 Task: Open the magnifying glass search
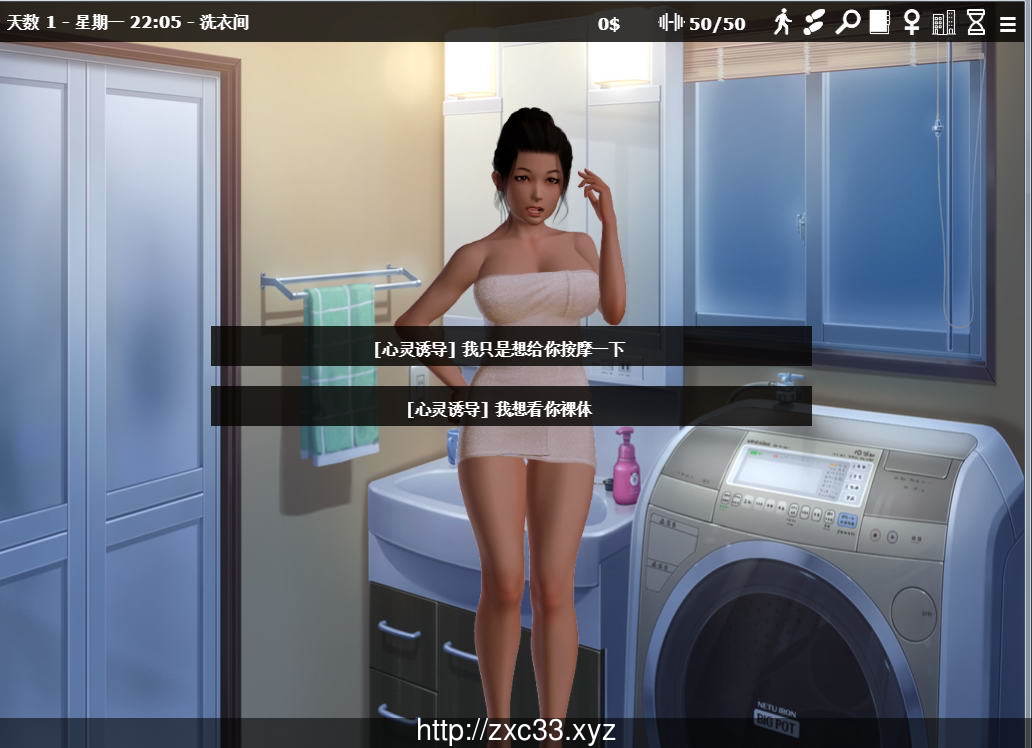(847, 21)
